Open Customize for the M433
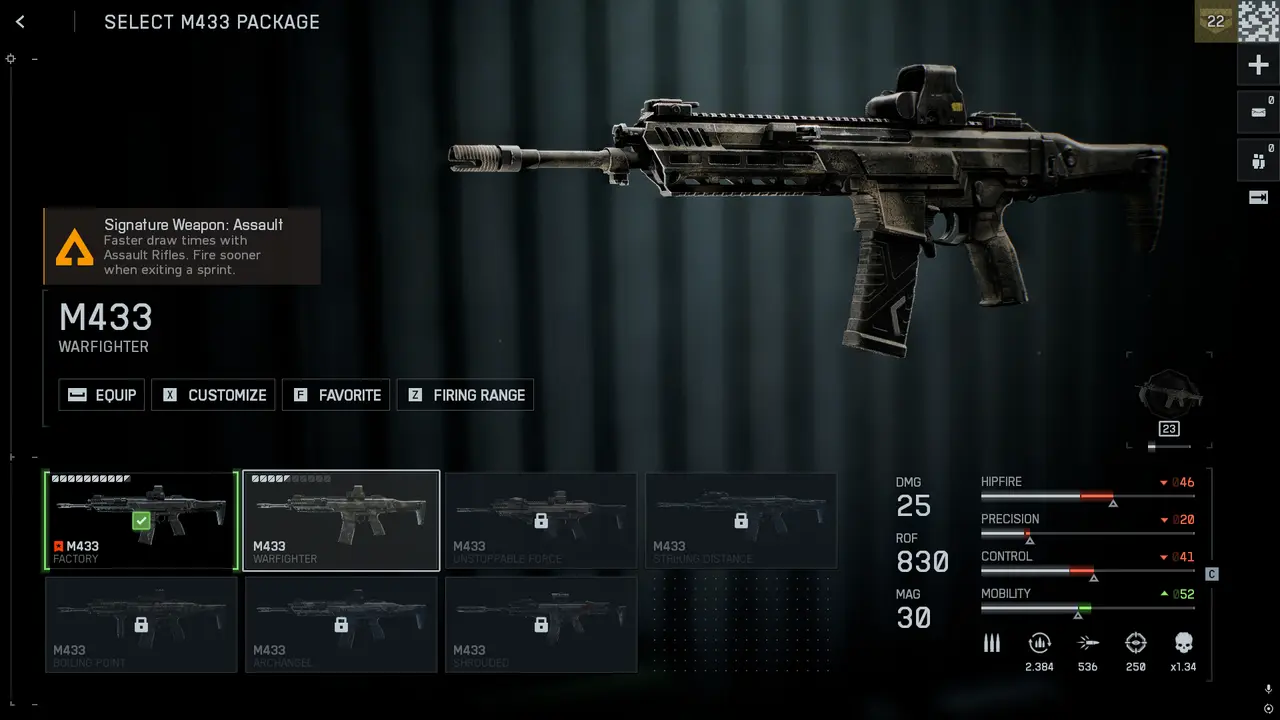The height and width of the screenshot is (720, 1280). coord(214,395)
